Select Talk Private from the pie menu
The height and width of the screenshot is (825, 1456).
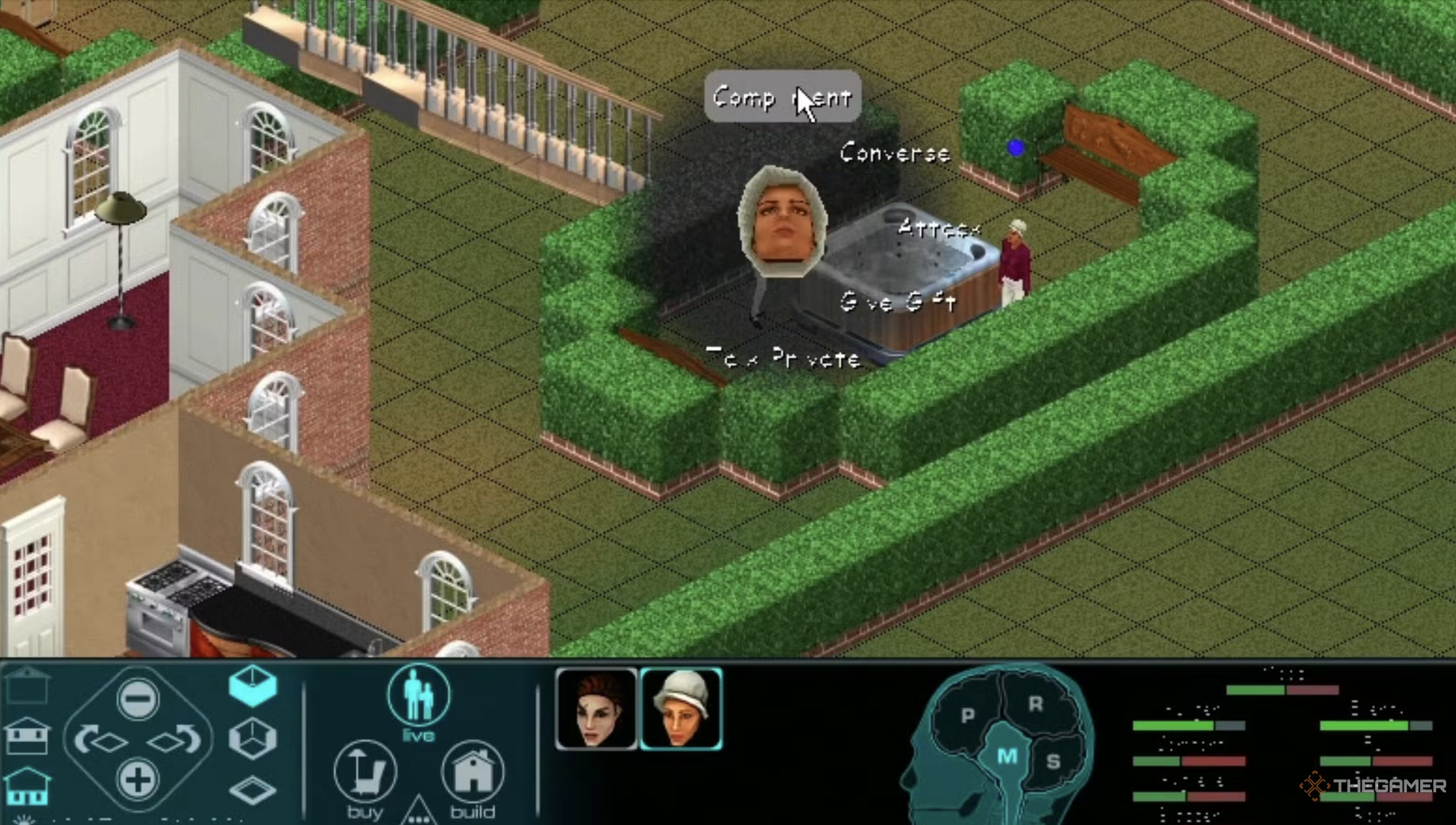point(783,357)
